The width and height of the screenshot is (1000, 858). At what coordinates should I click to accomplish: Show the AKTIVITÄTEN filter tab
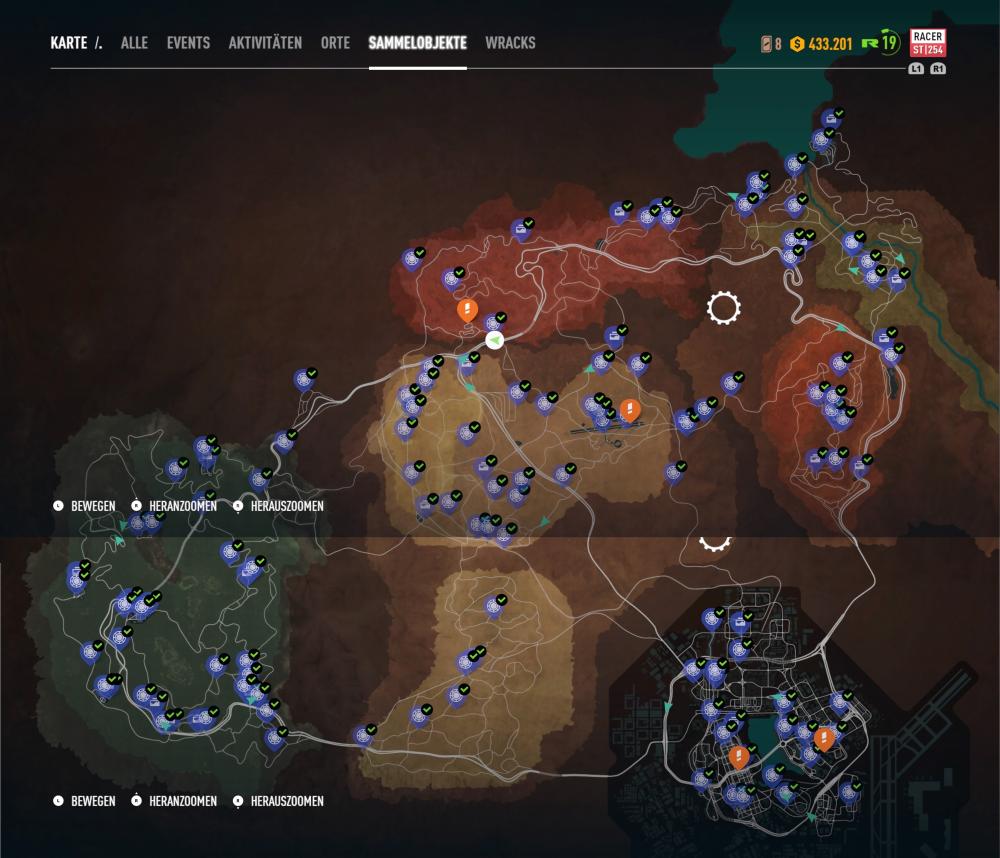(265, 43)
